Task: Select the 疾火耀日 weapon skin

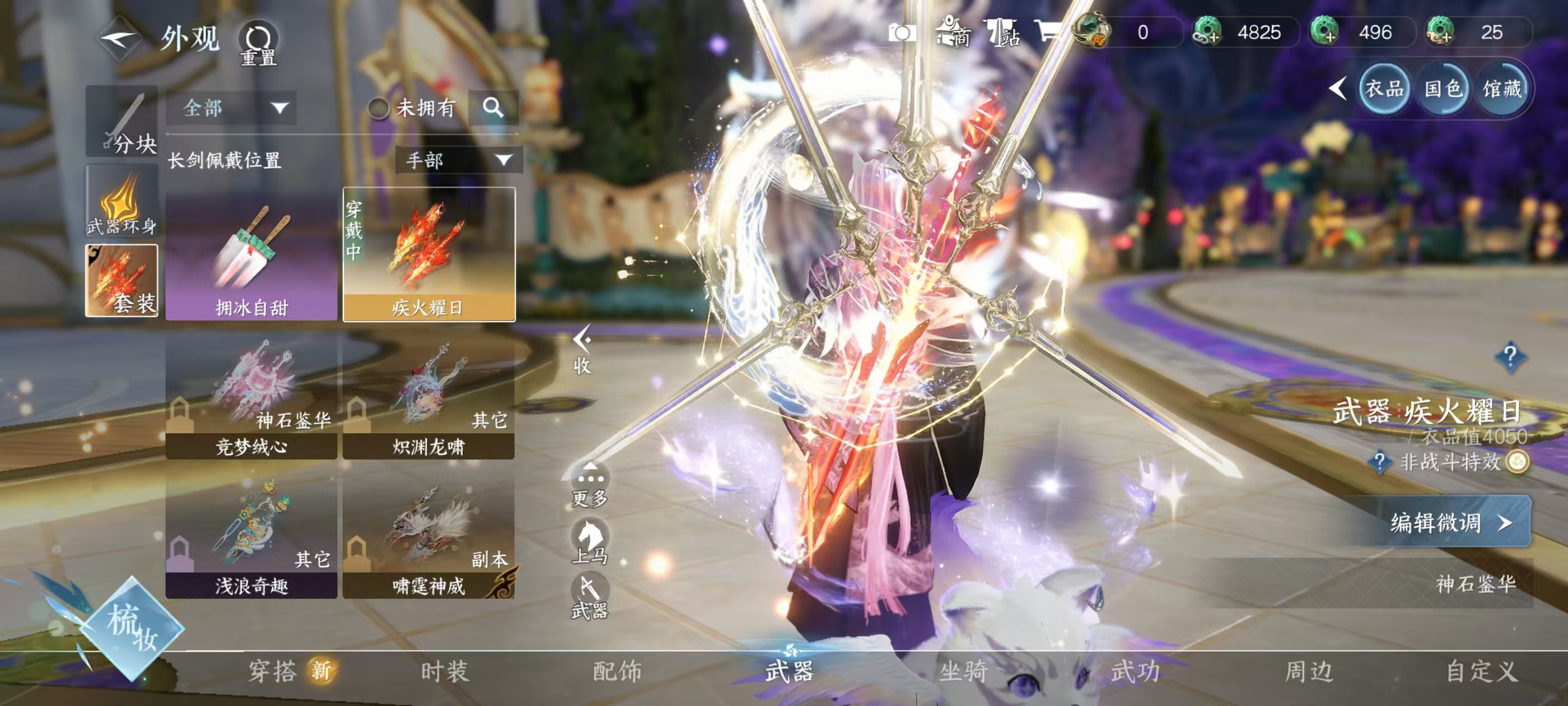Action: [429, 254]
